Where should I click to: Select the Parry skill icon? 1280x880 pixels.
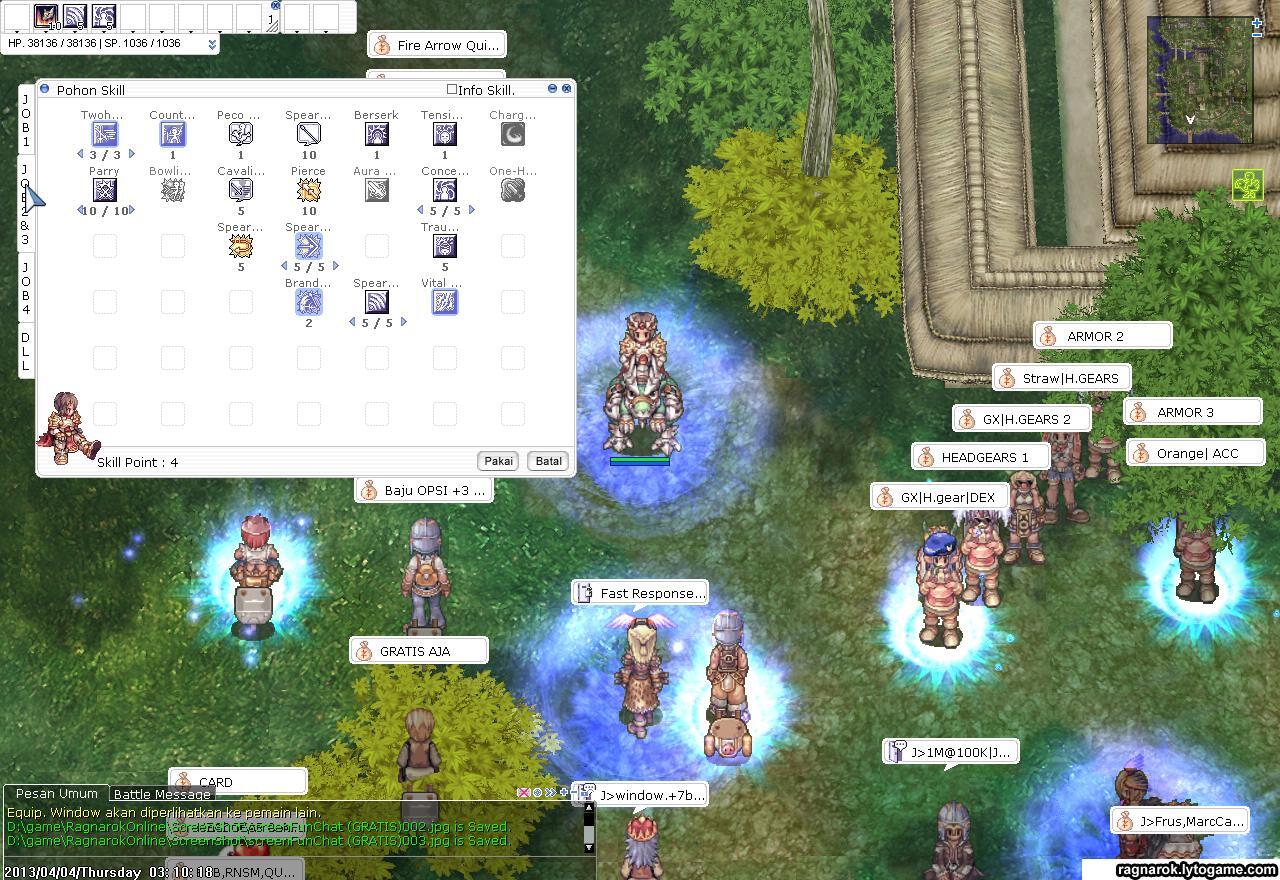tap(104, 191)
